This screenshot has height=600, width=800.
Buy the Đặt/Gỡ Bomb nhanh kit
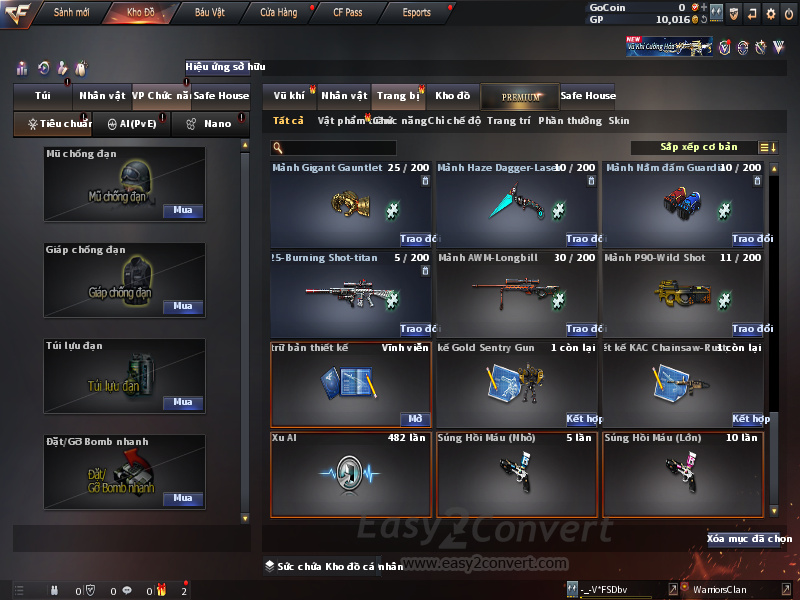(183, 498)
